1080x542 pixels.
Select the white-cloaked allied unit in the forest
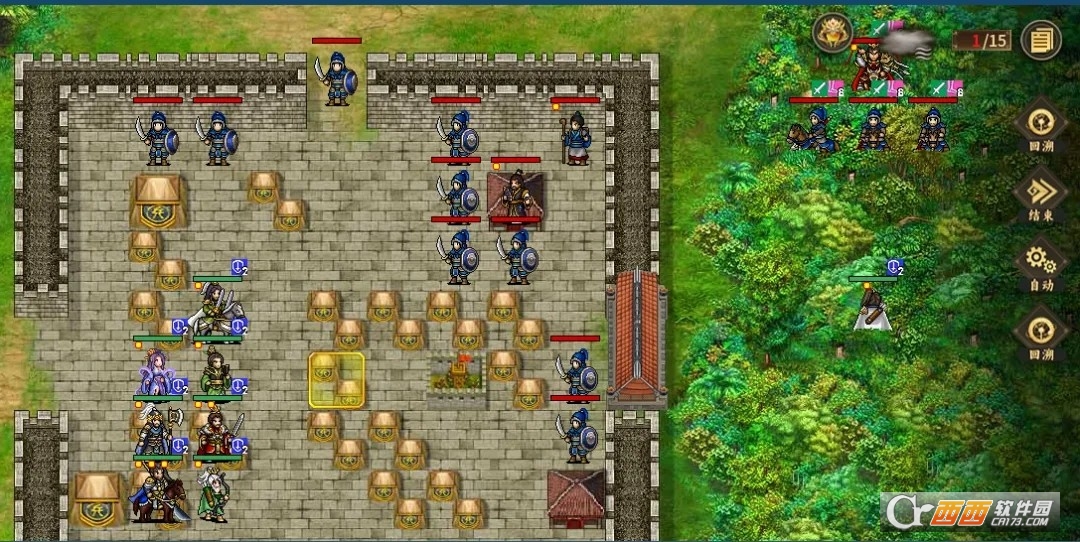871,307
